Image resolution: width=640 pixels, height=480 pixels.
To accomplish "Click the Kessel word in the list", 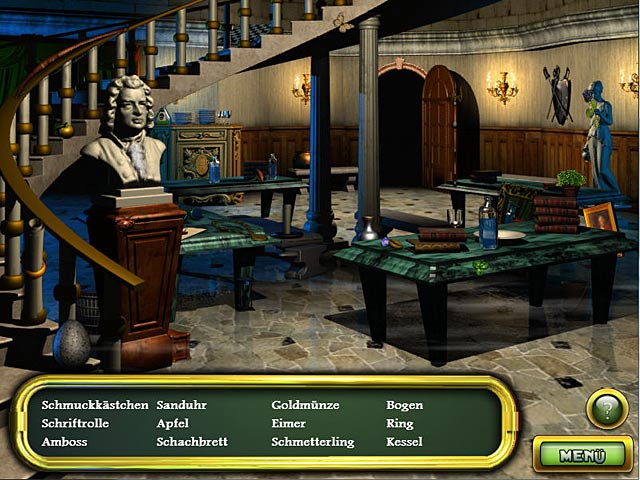I will click(x=405, y=442).
